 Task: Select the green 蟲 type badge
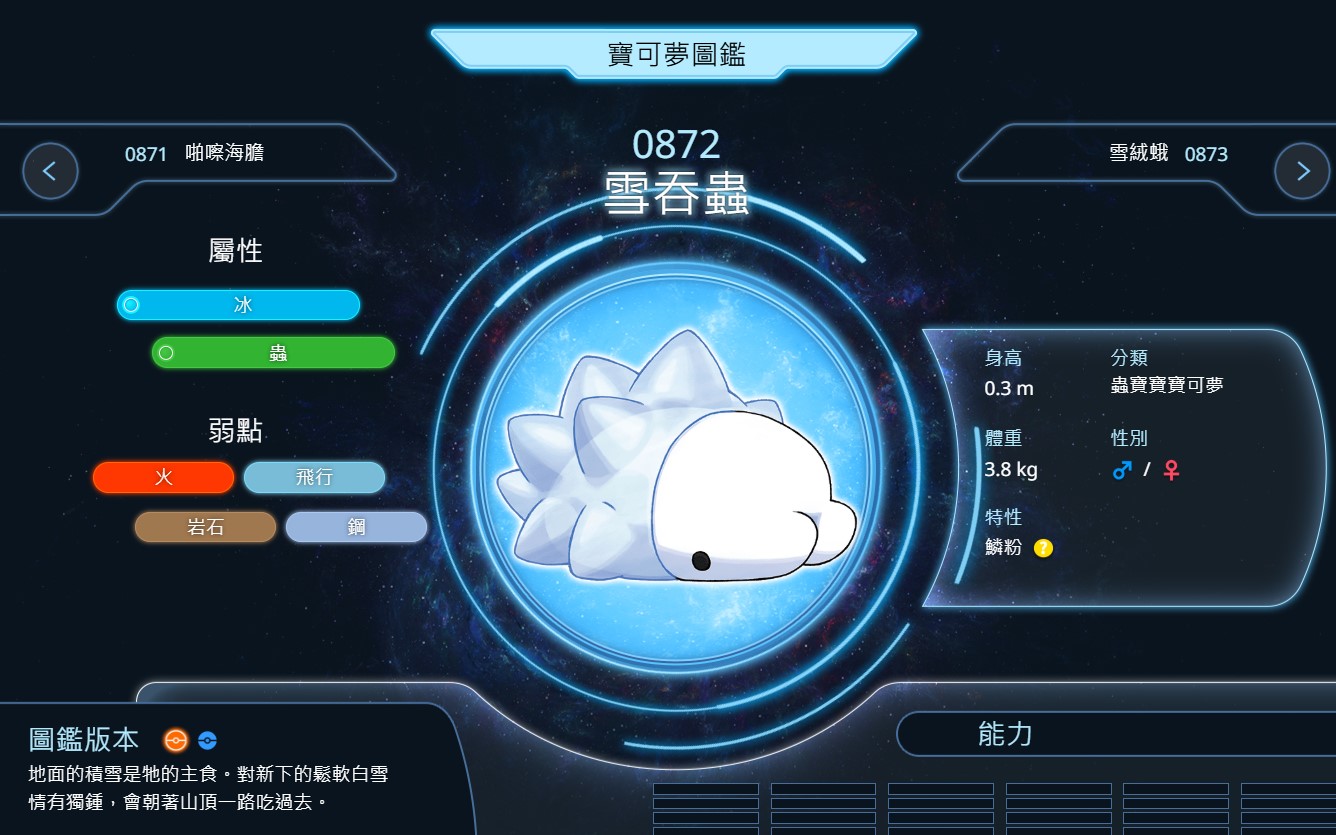[x=274, y=353]
